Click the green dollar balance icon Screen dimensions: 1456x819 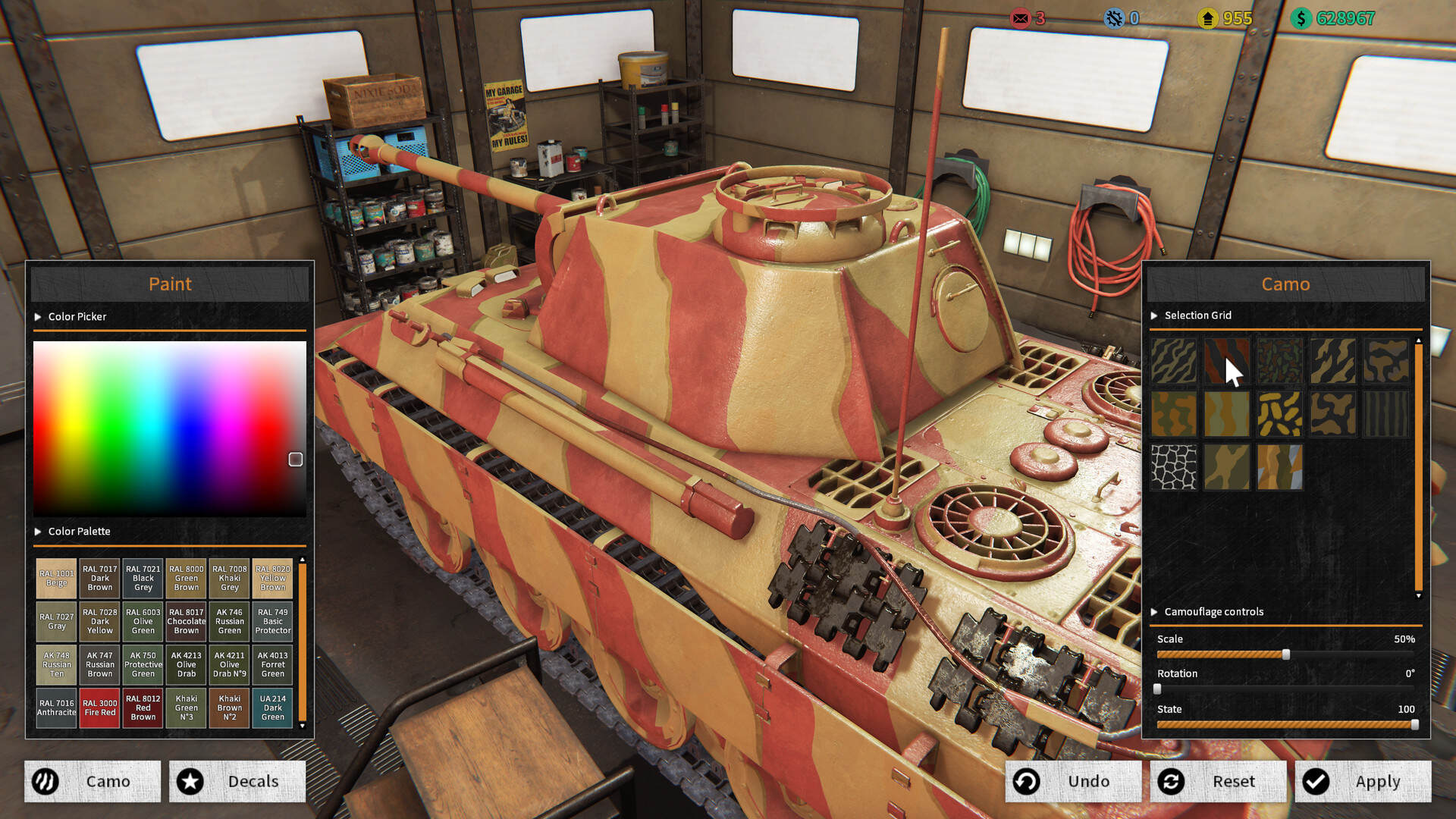click(x=1300, y=18)
